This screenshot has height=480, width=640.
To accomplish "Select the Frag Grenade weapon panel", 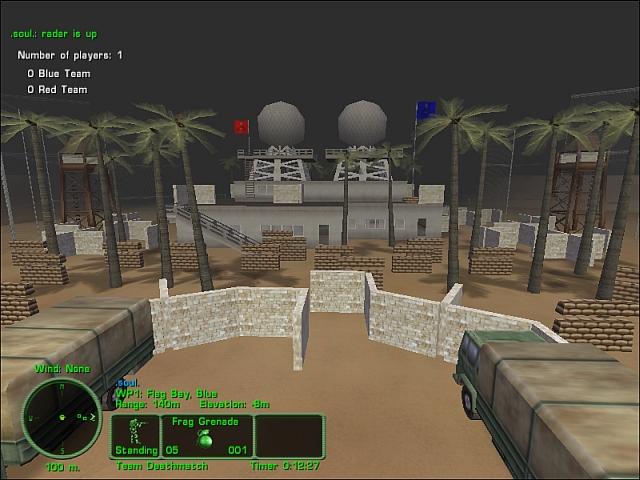I will point(206,436).
